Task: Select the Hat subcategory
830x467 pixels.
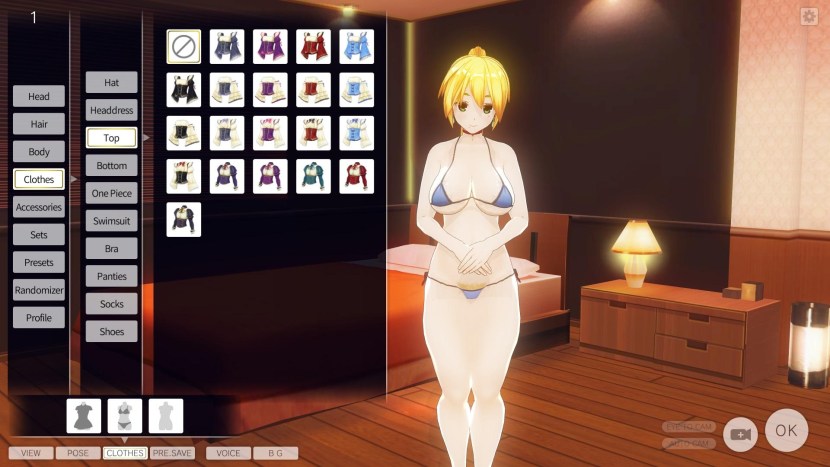Action: pos(111,82)
